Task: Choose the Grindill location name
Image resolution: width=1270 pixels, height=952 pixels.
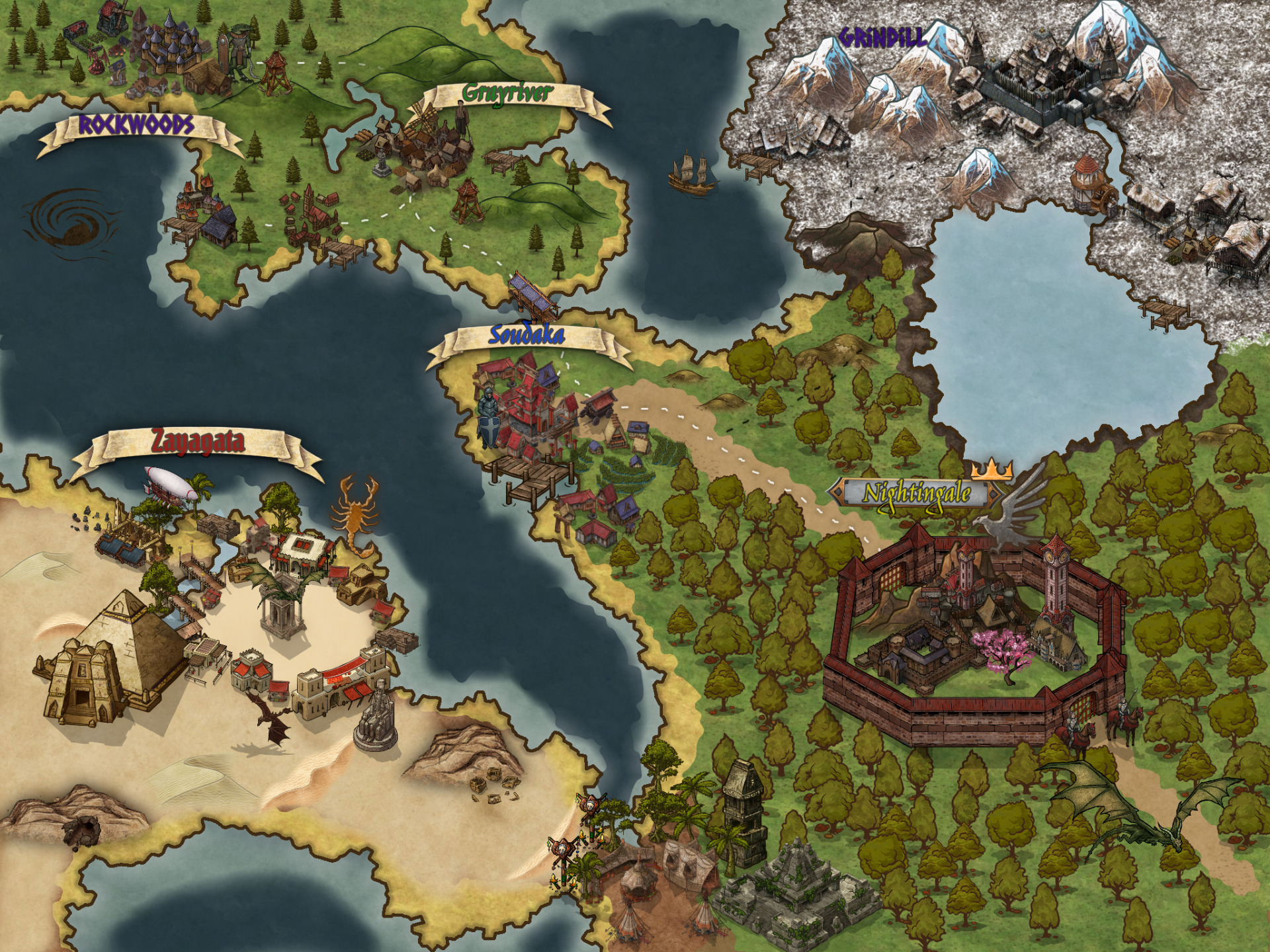Action: [x=882, y=38]
